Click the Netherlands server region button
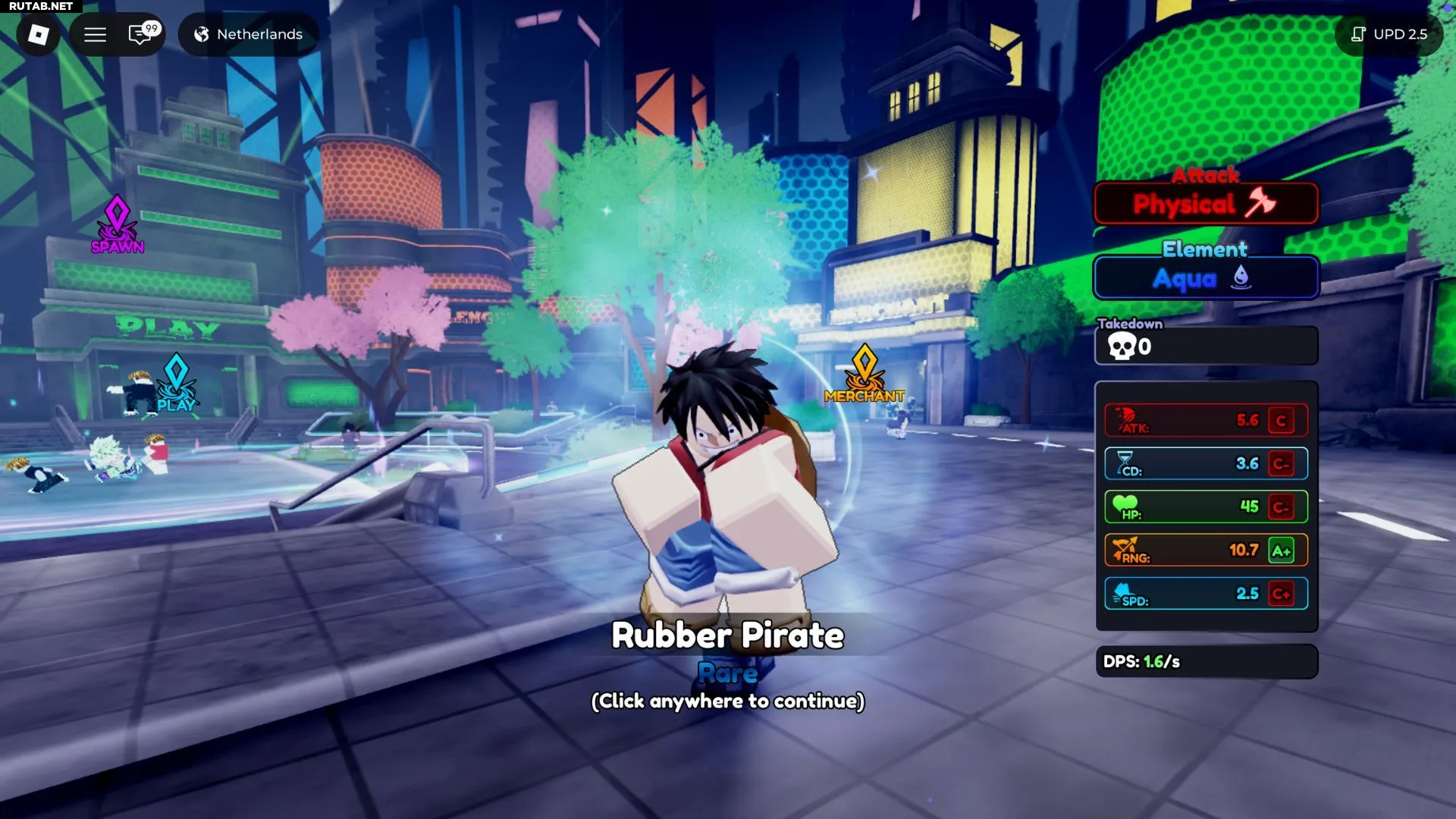 pos(249,34)
